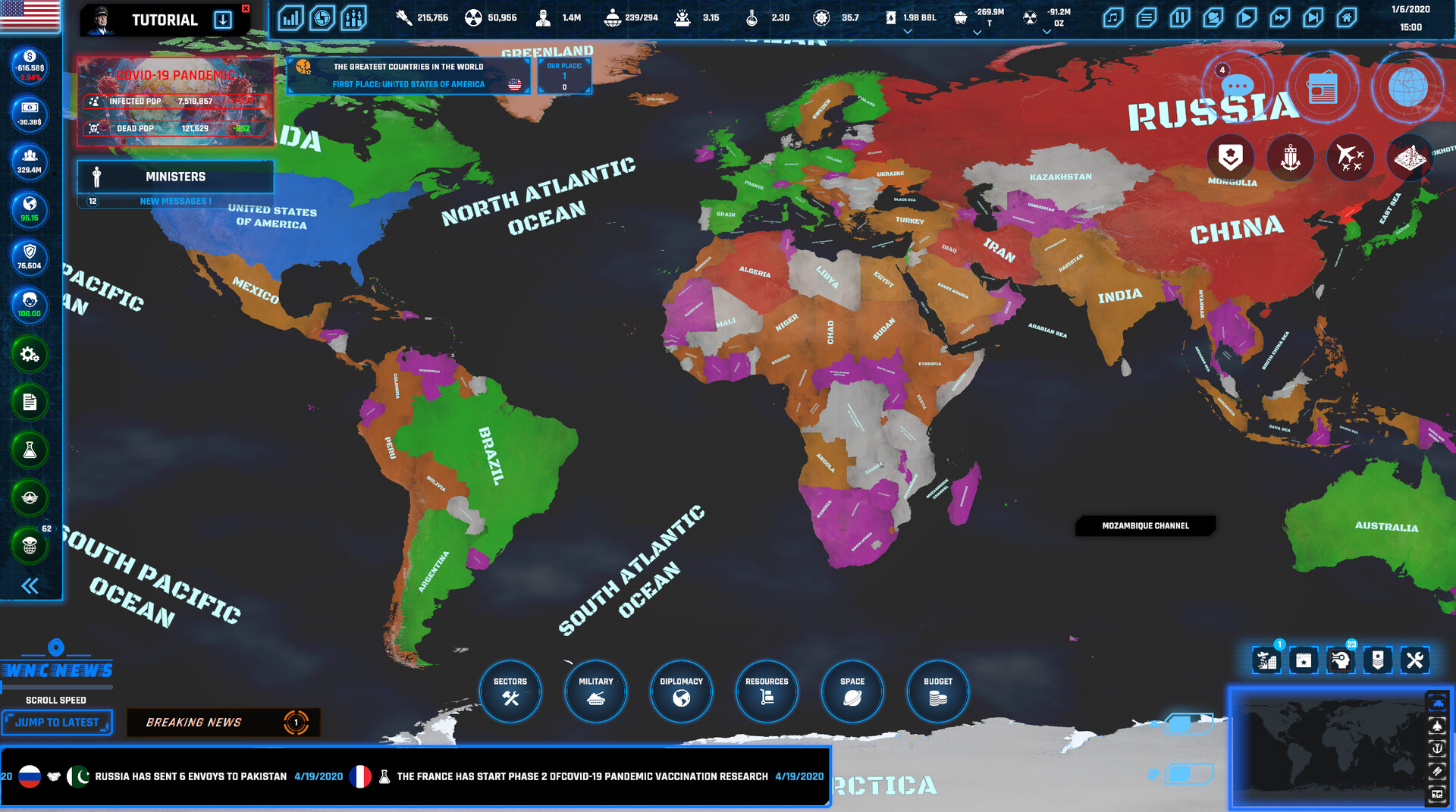Toggle jet aircraft visibility on the minimap
This screenshot has height=812, width=1456.
coord(1438,725)
